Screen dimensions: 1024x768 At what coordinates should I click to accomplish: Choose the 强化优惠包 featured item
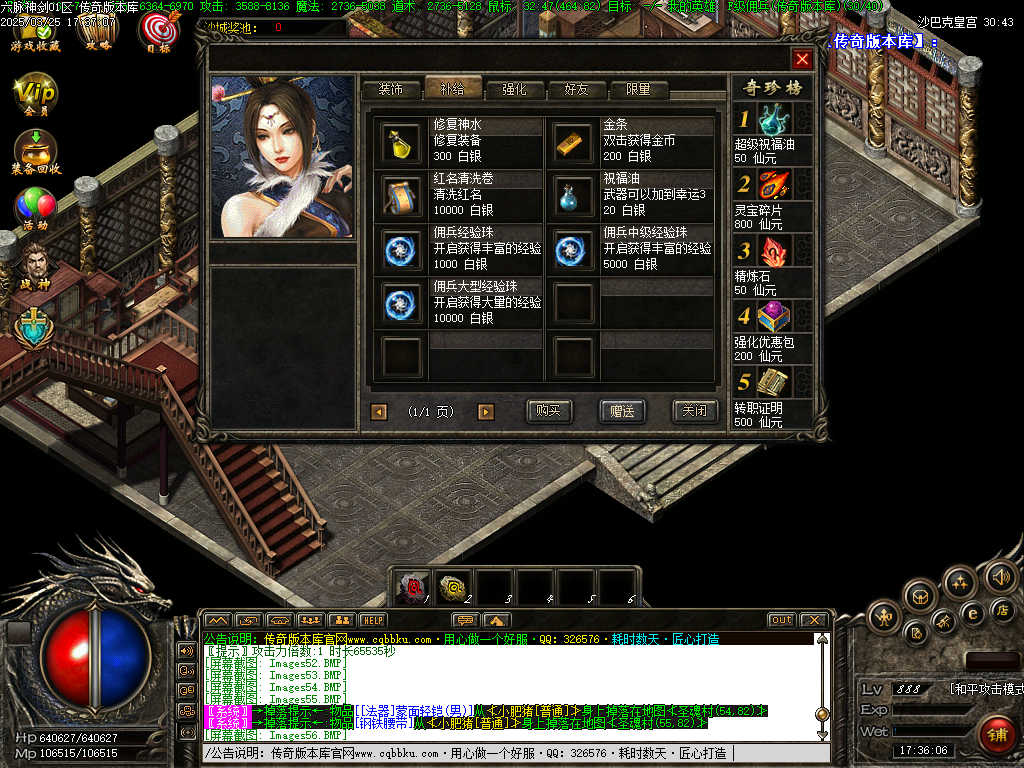pos(773,319)
